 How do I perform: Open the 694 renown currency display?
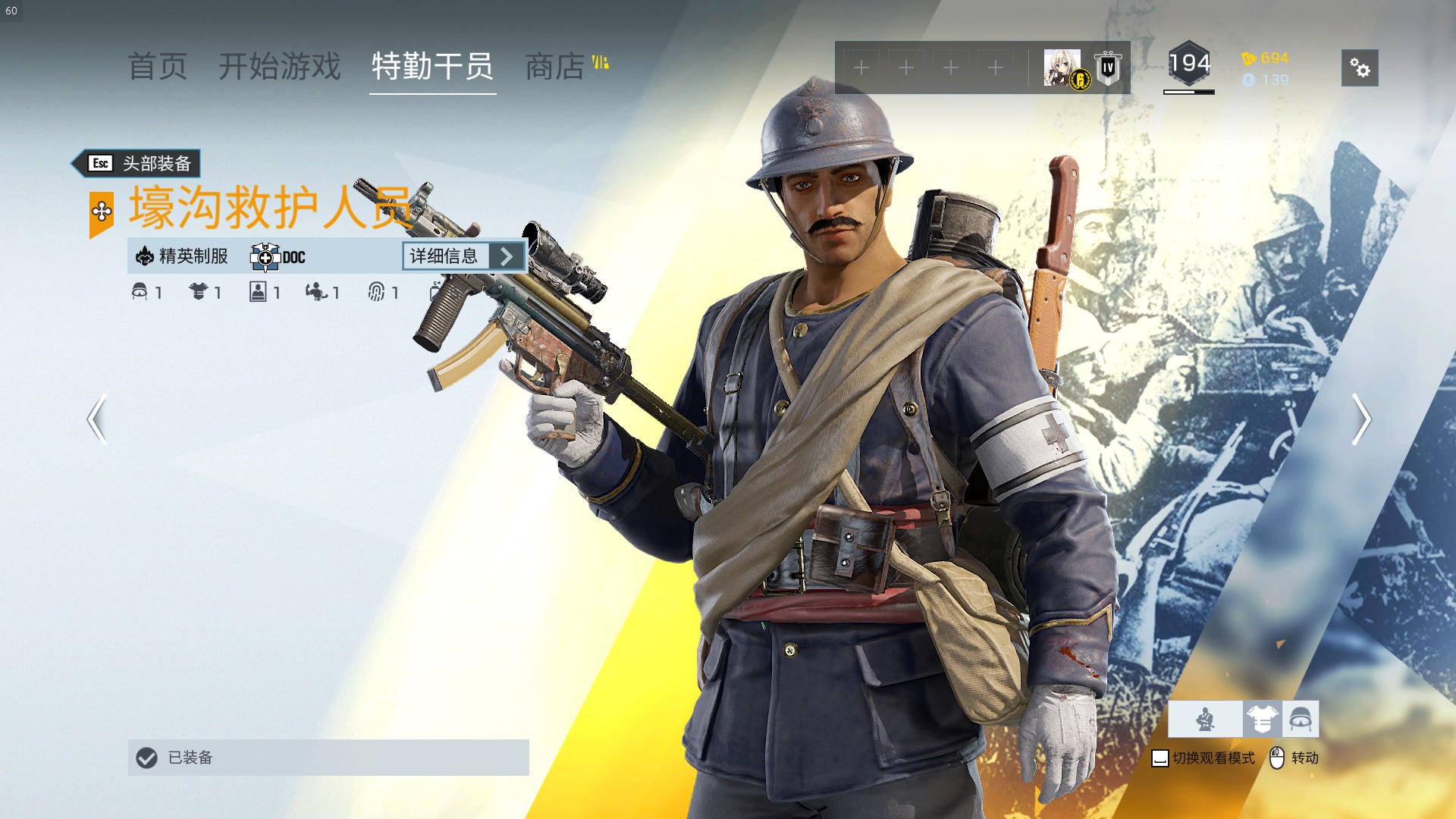pos(1265,58)
